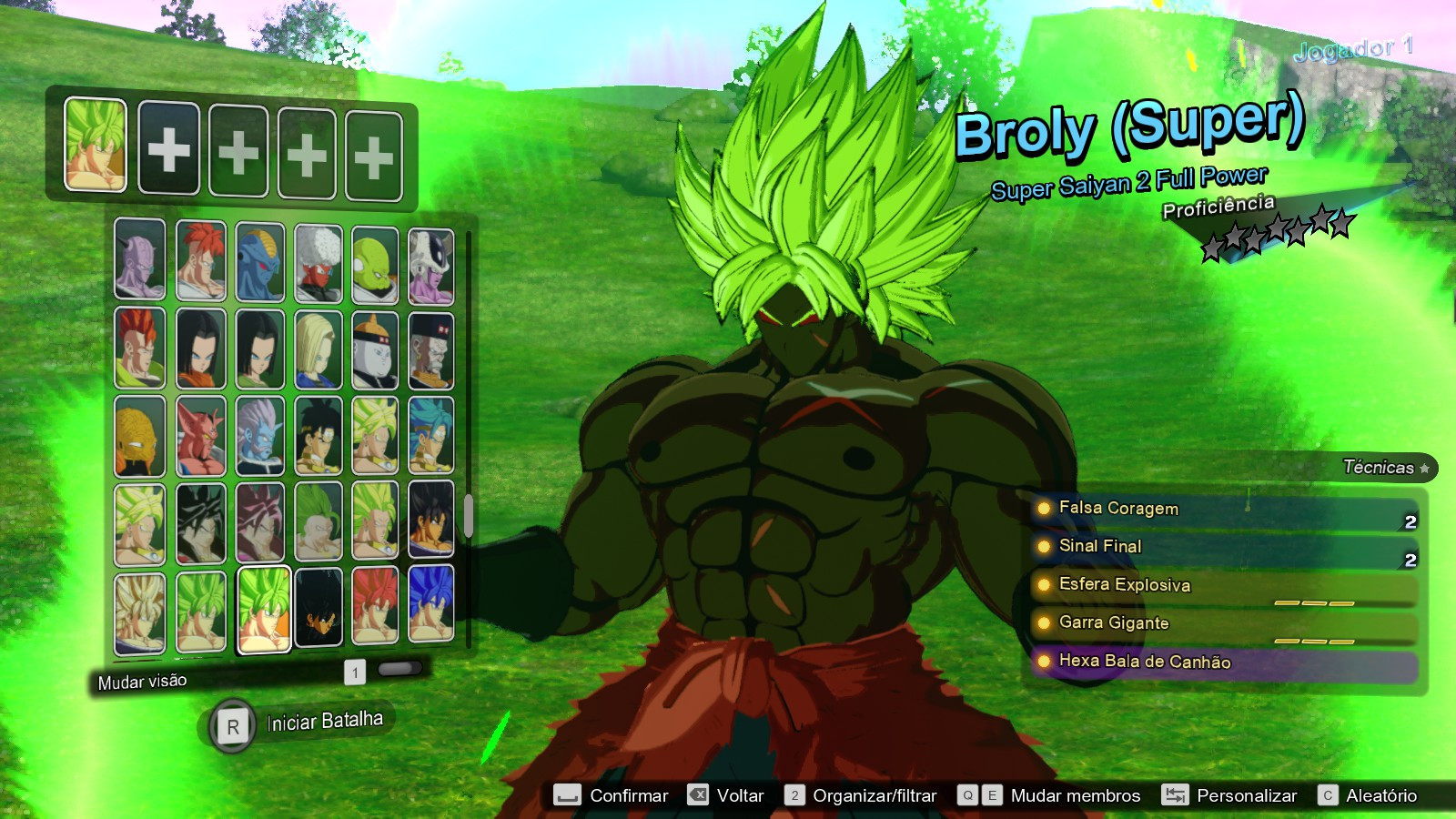Toggle the Mudar visão view option
This screenshot has height=819, width=1456.
coord(141,680)
